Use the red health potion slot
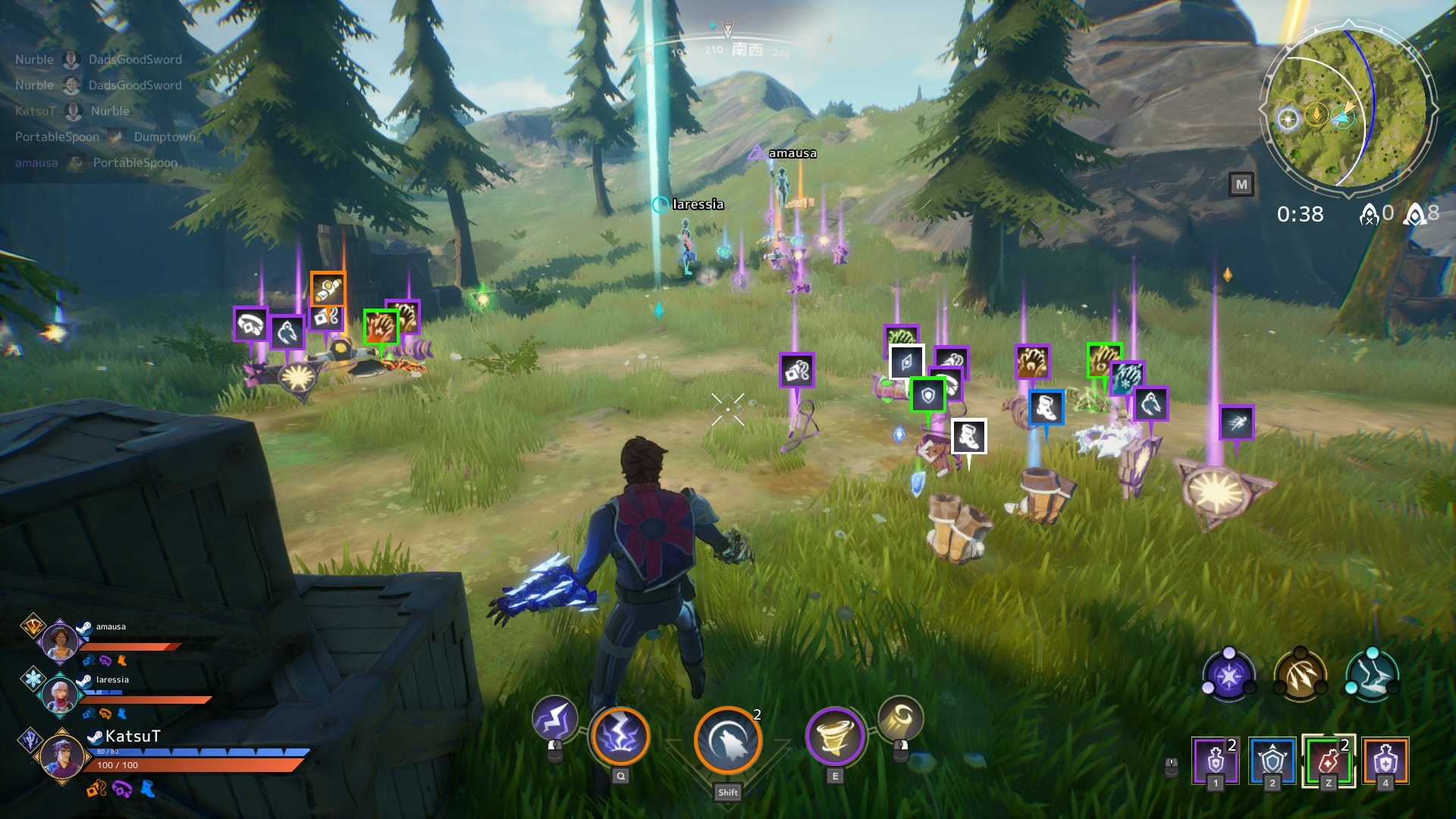 pos(1328,761)
